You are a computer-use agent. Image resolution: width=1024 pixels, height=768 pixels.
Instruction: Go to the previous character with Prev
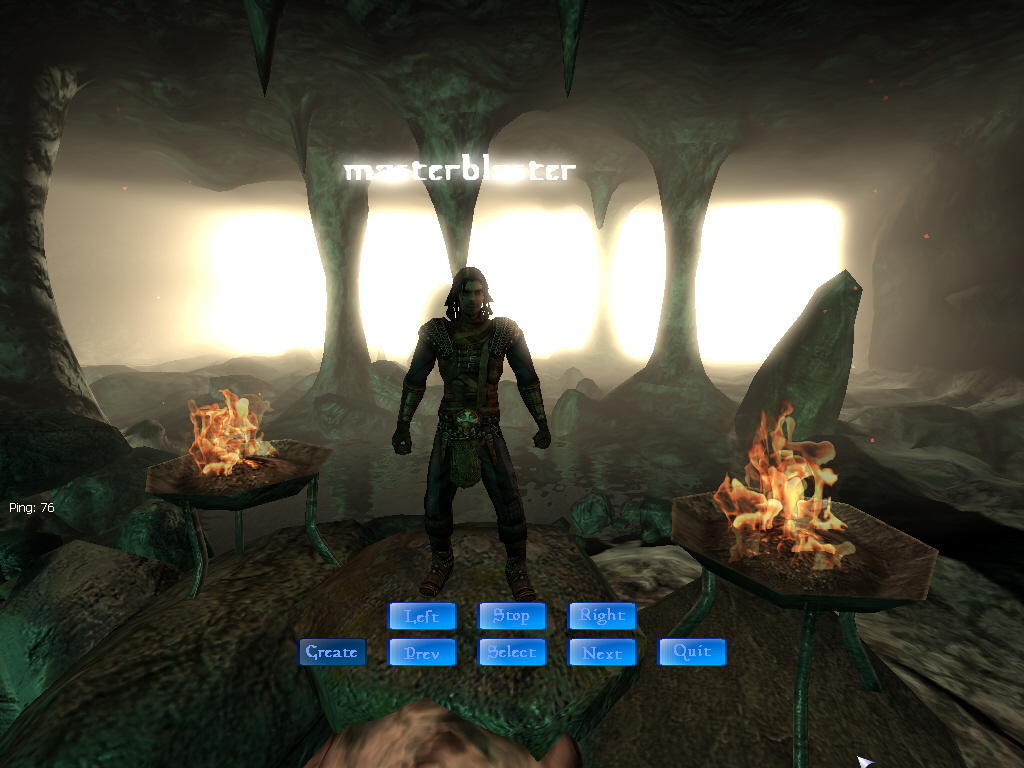(x=422, y=652)
